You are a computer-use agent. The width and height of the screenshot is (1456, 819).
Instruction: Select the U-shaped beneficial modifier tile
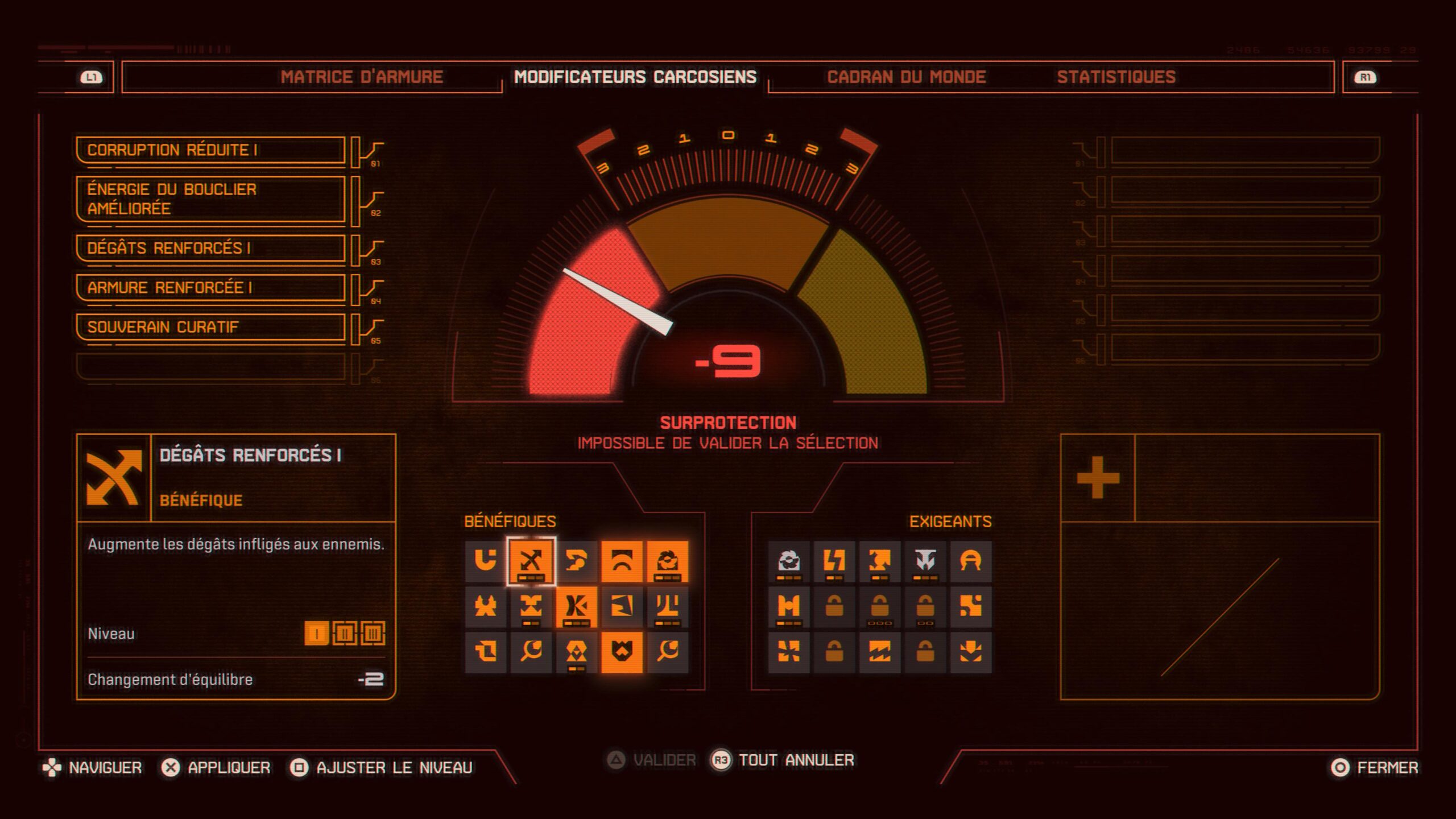(485, 561)
